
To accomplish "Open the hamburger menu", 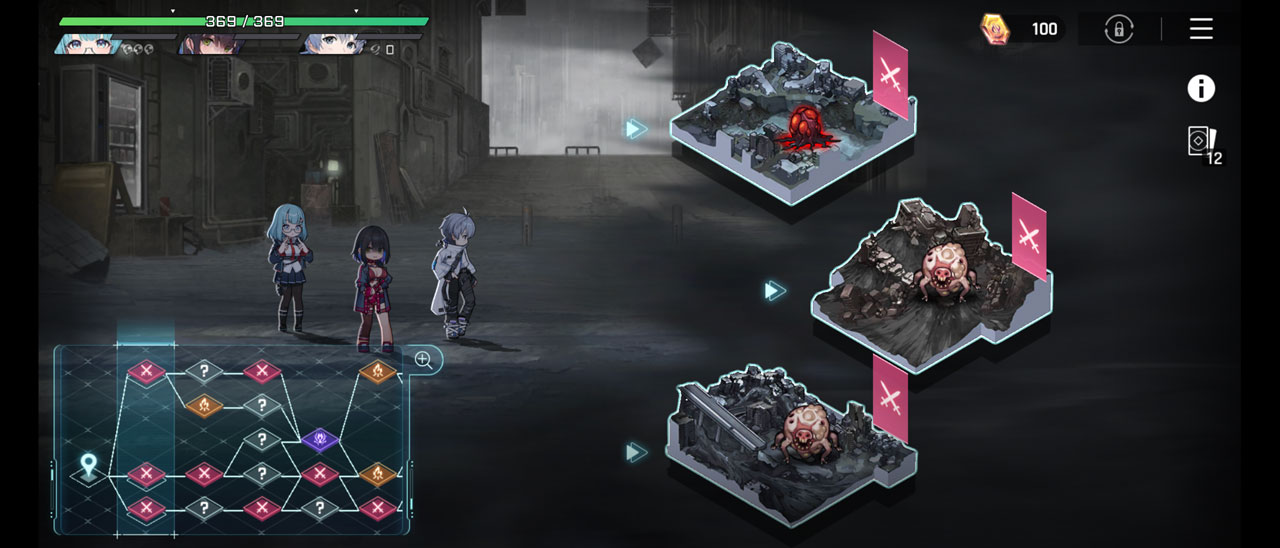I will click(x=1201, y=29).
